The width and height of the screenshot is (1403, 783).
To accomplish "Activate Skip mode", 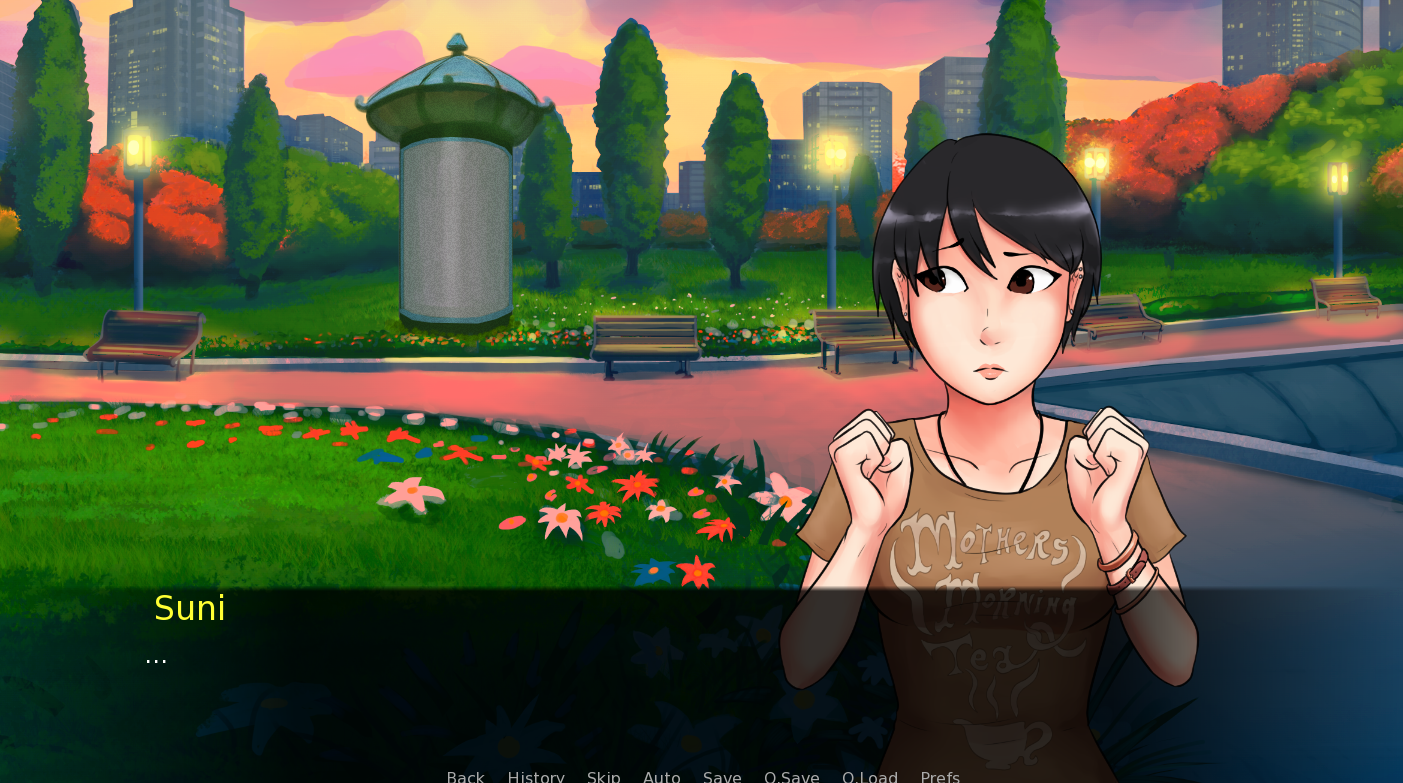I will (604, 777).
